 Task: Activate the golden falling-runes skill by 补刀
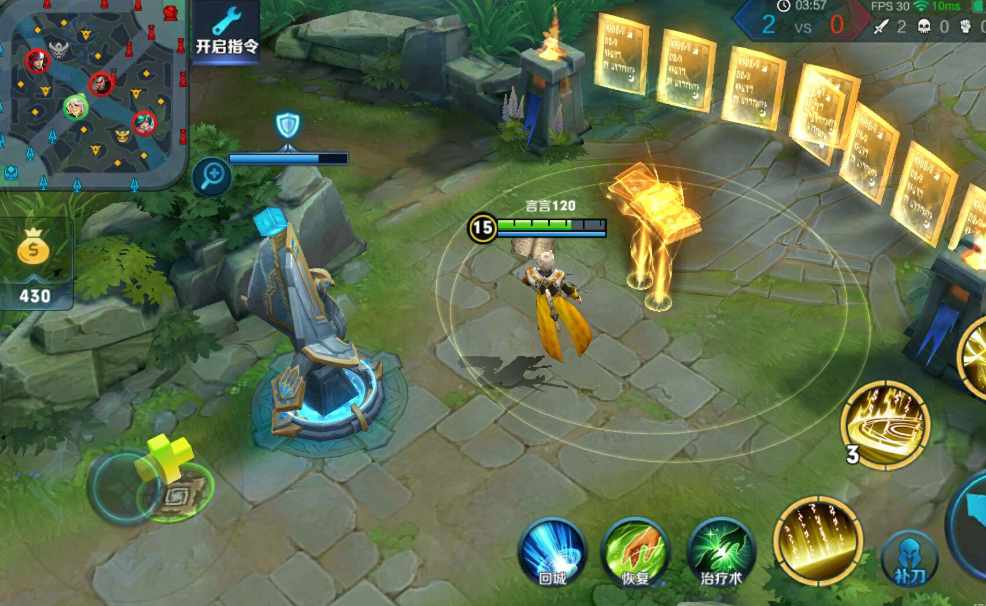[x=819, y=540]
